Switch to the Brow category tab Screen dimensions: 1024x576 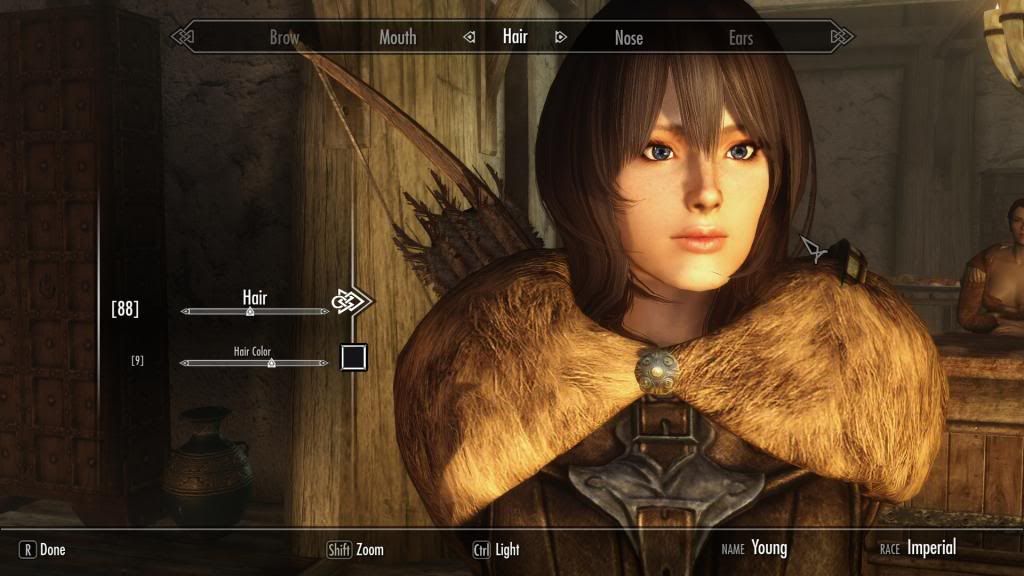point(284,38)
